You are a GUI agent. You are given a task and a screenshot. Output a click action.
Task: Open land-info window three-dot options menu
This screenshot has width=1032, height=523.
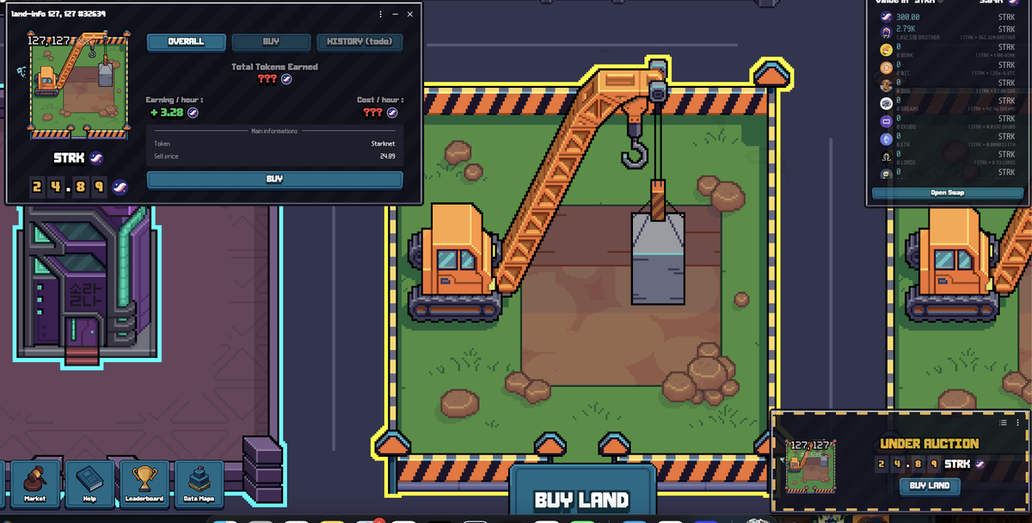[380, 14]
